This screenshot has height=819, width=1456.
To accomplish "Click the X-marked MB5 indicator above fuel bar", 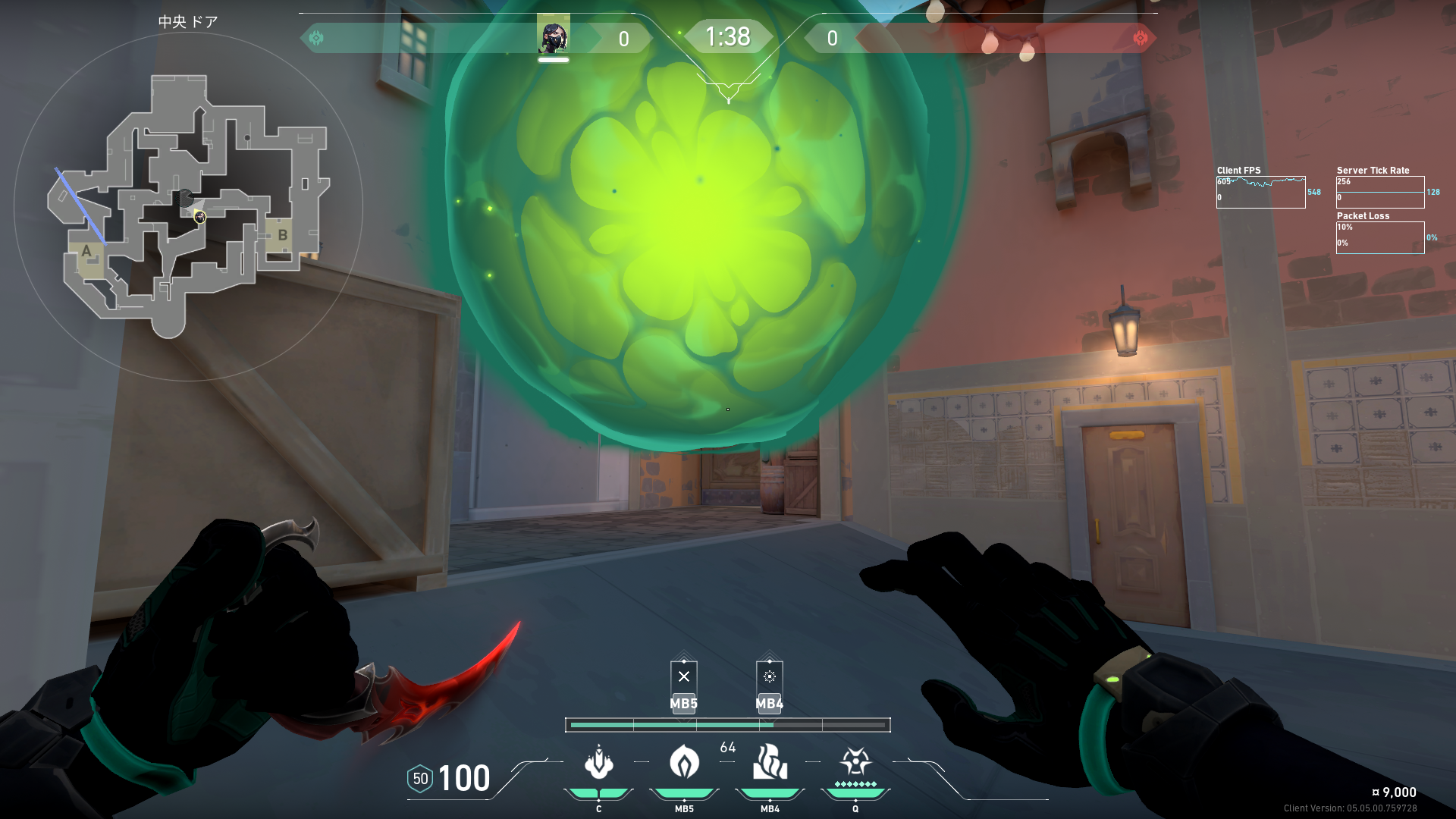I will tap(684, 677).
